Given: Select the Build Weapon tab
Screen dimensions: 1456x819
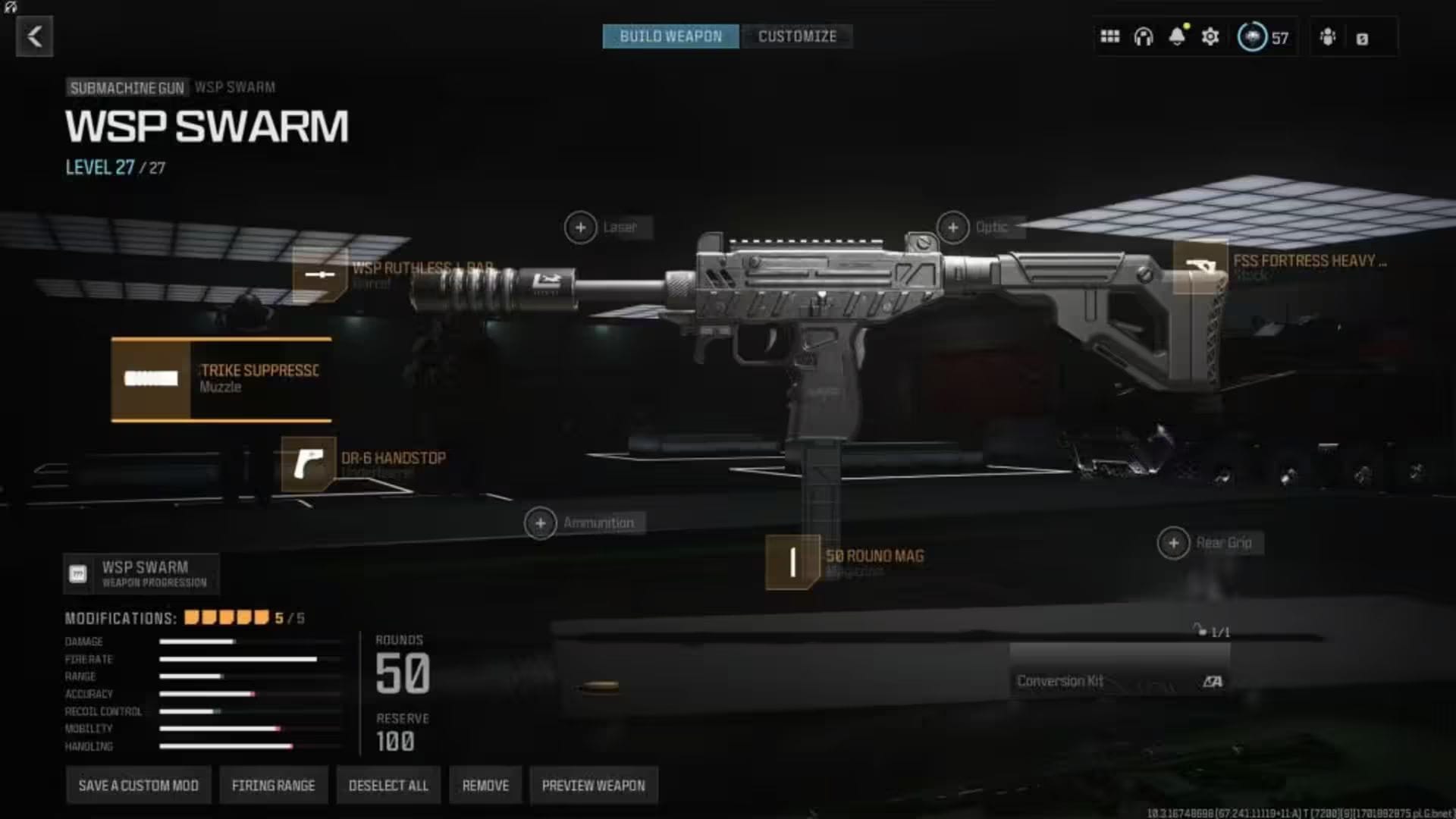Looking at the screenshot, I should pos(670,36).
